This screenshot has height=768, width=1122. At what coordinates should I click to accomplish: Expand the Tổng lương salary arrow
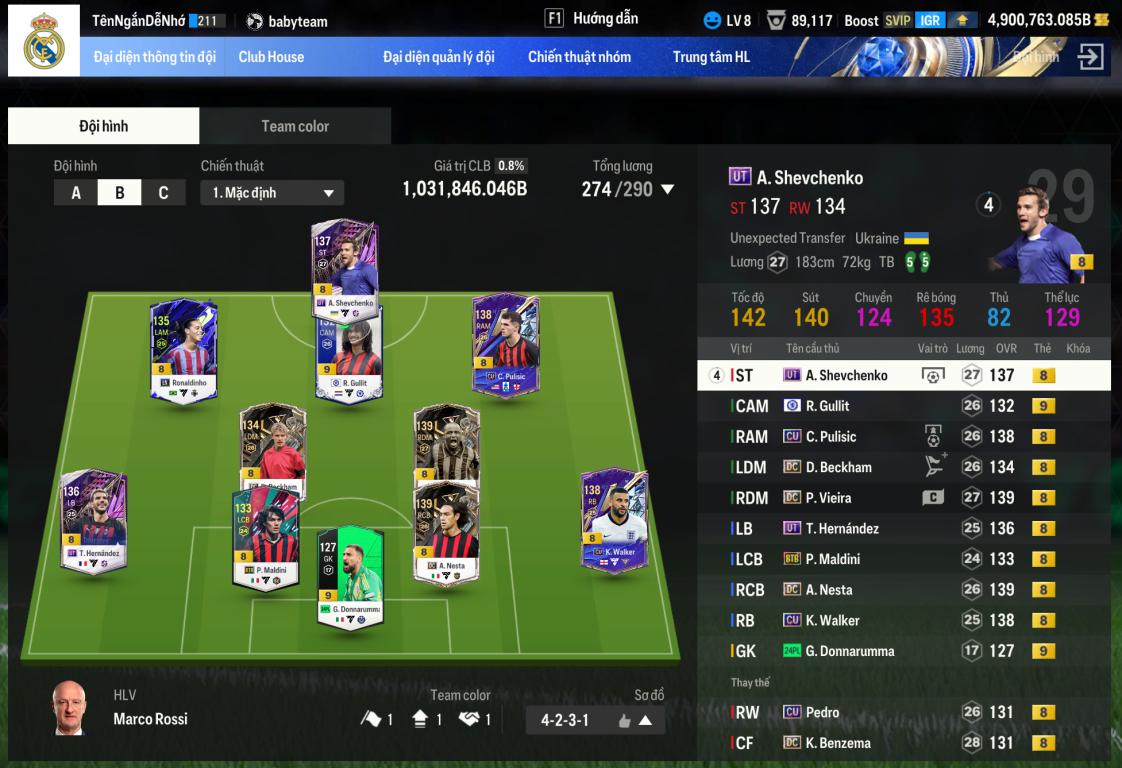668,189
